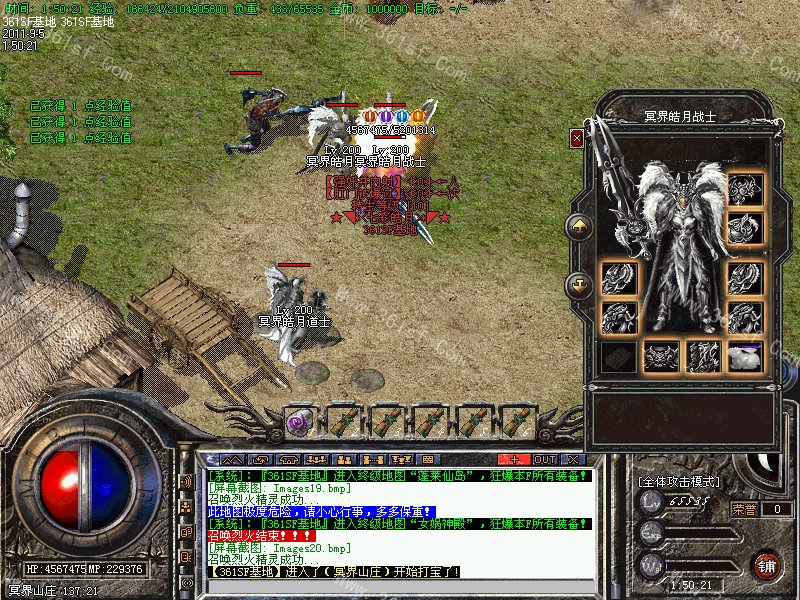Click the mountain-shaped icon above chat
The image size is (800, 600).
pyautogui.click(x=233, y=460)
